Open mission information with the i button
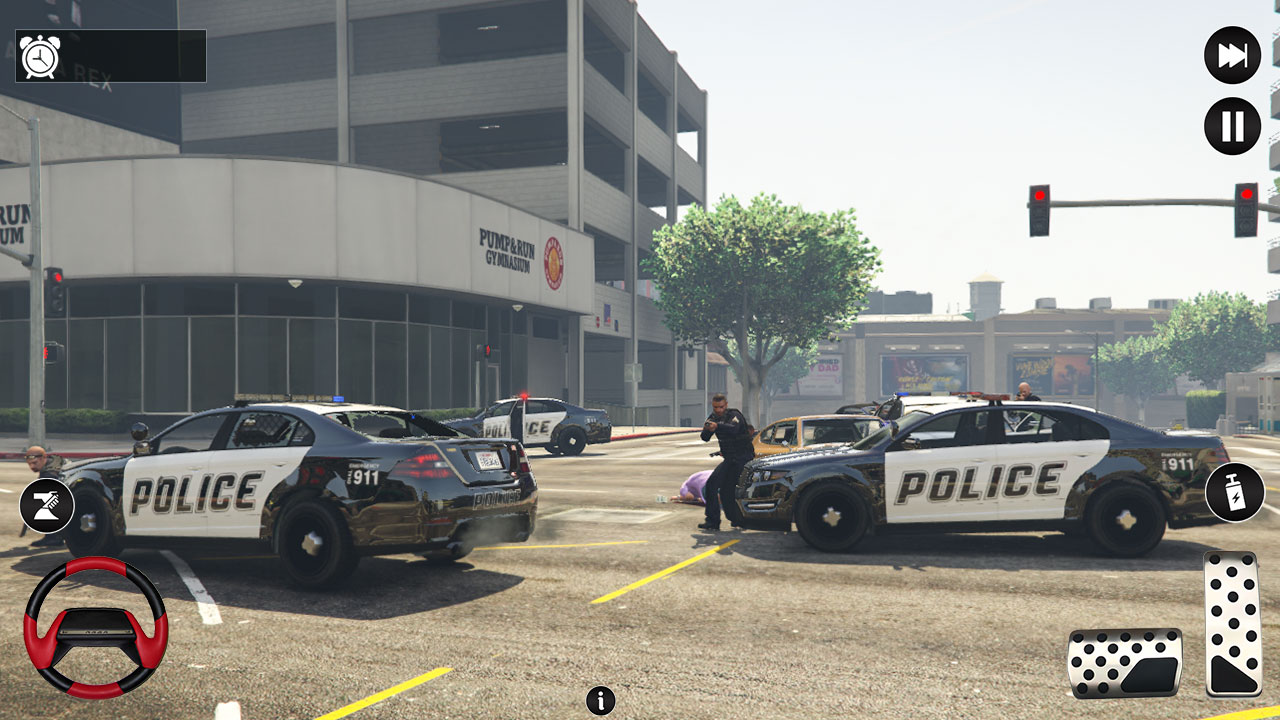The width and height of the screenshot is (1280, 720). 599,700
